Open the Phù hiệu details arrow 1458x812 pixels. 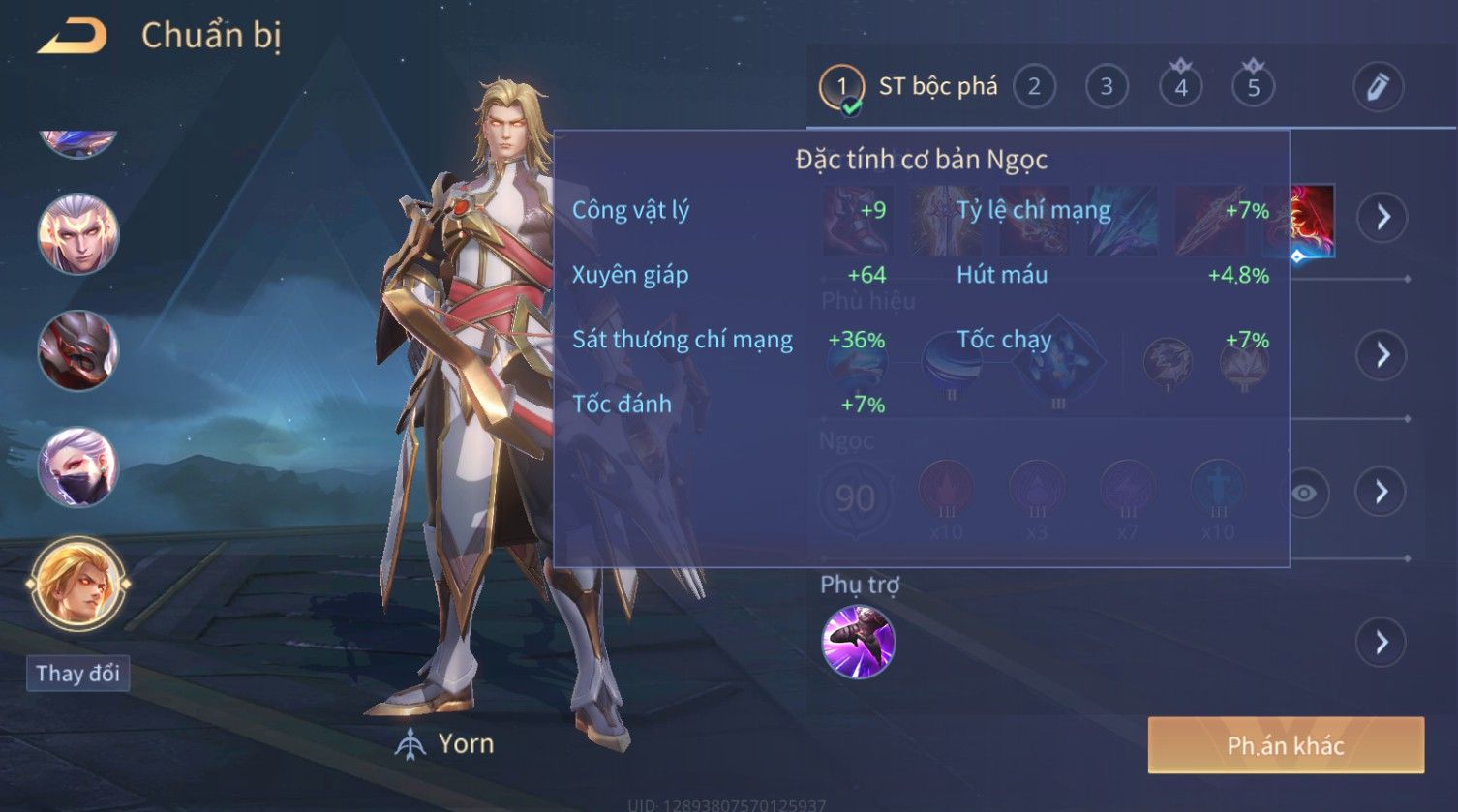click(x=1382, y=354)
